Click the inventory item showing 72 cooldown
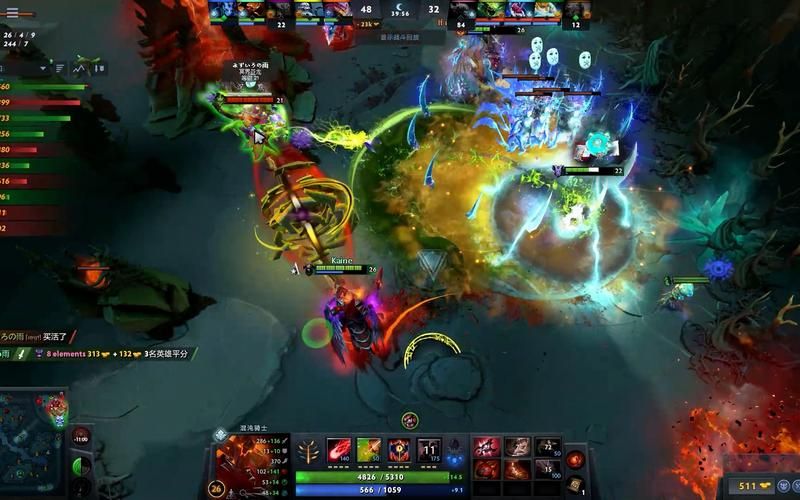Screen dimensions: 800x500 tap(547, 447)
